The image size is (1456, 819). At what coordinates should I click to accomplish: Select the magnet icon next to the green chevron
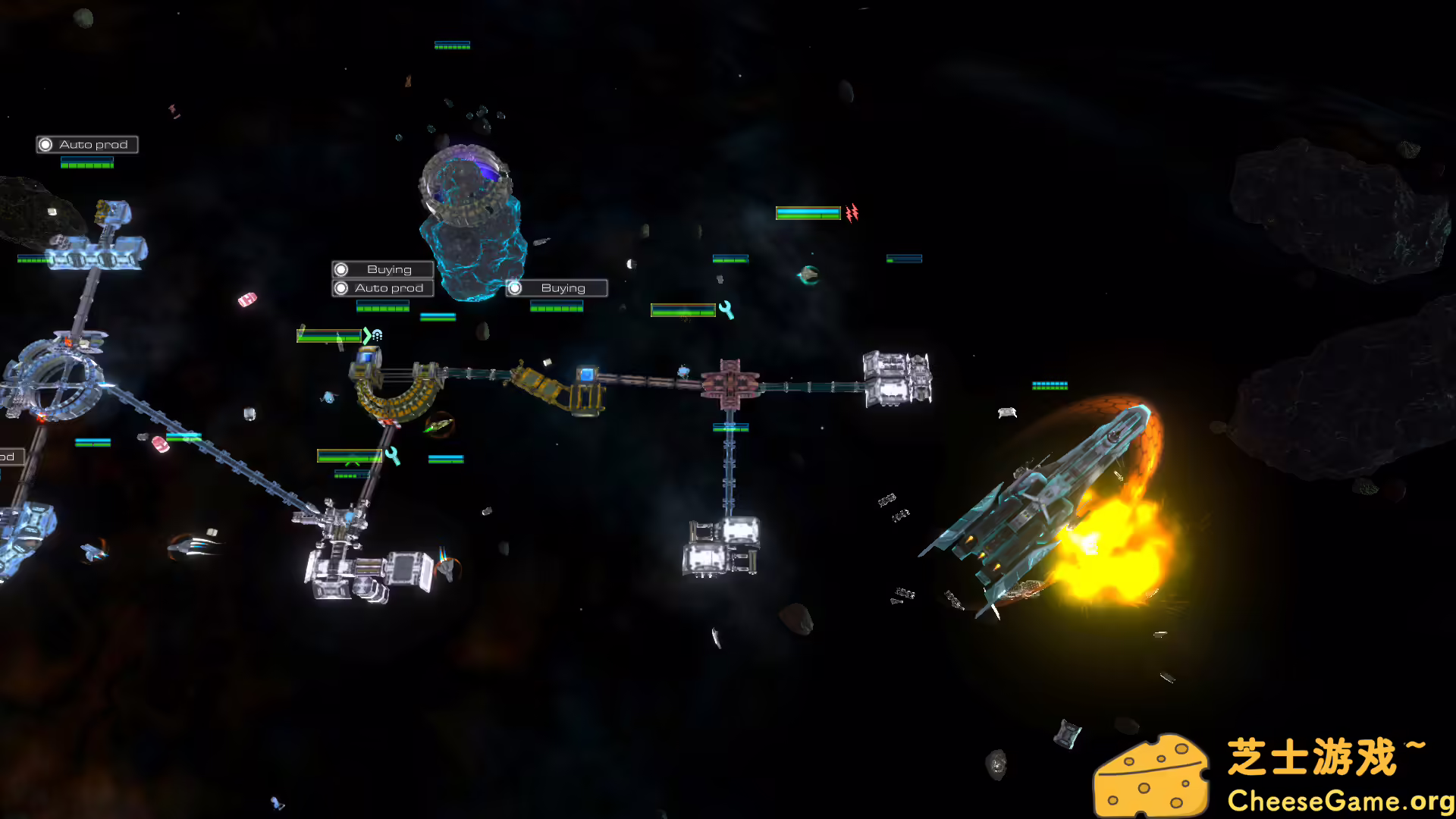(x=378, y=336)
